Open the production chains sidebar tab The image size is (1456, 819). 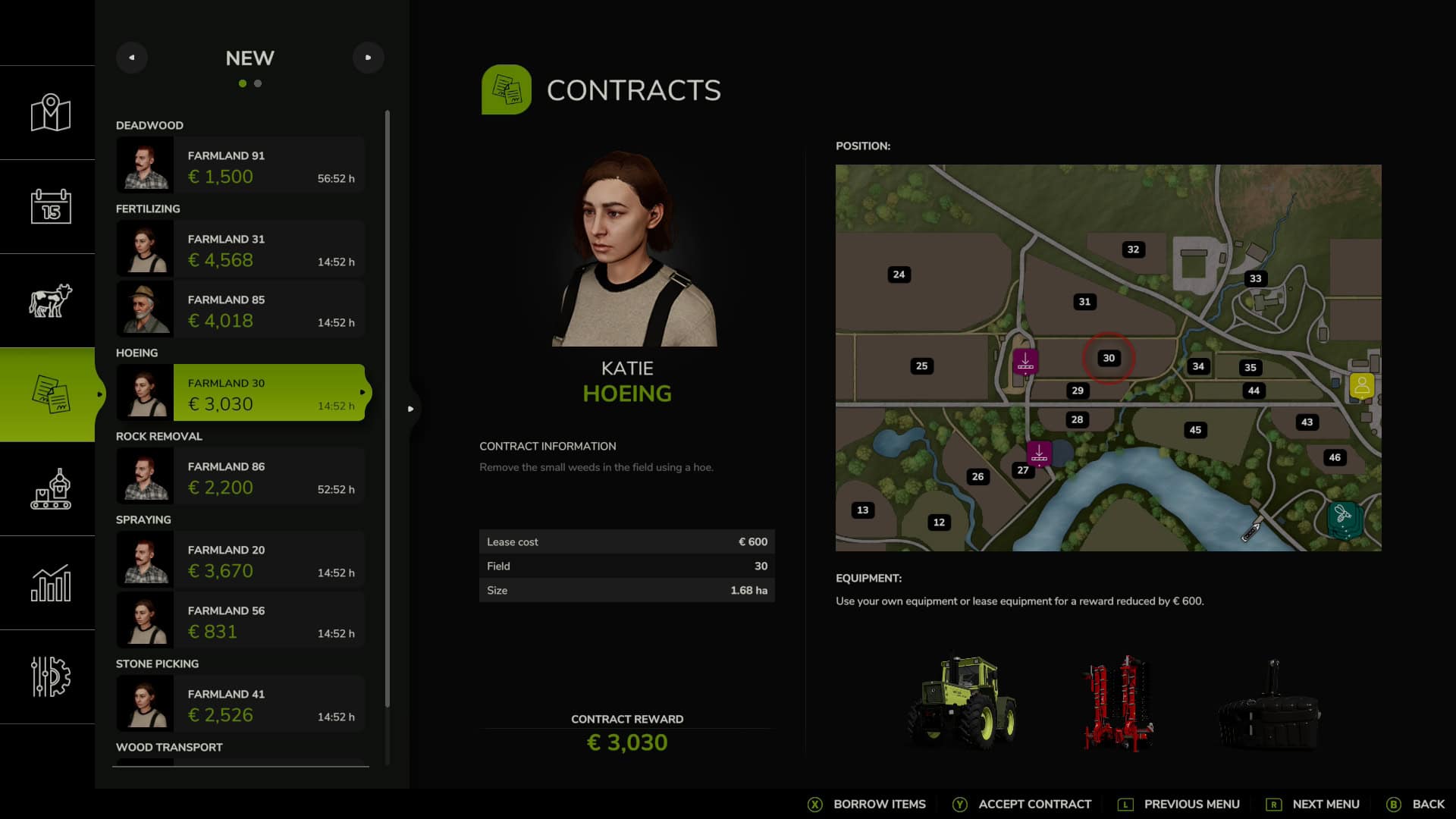[50, 488]
